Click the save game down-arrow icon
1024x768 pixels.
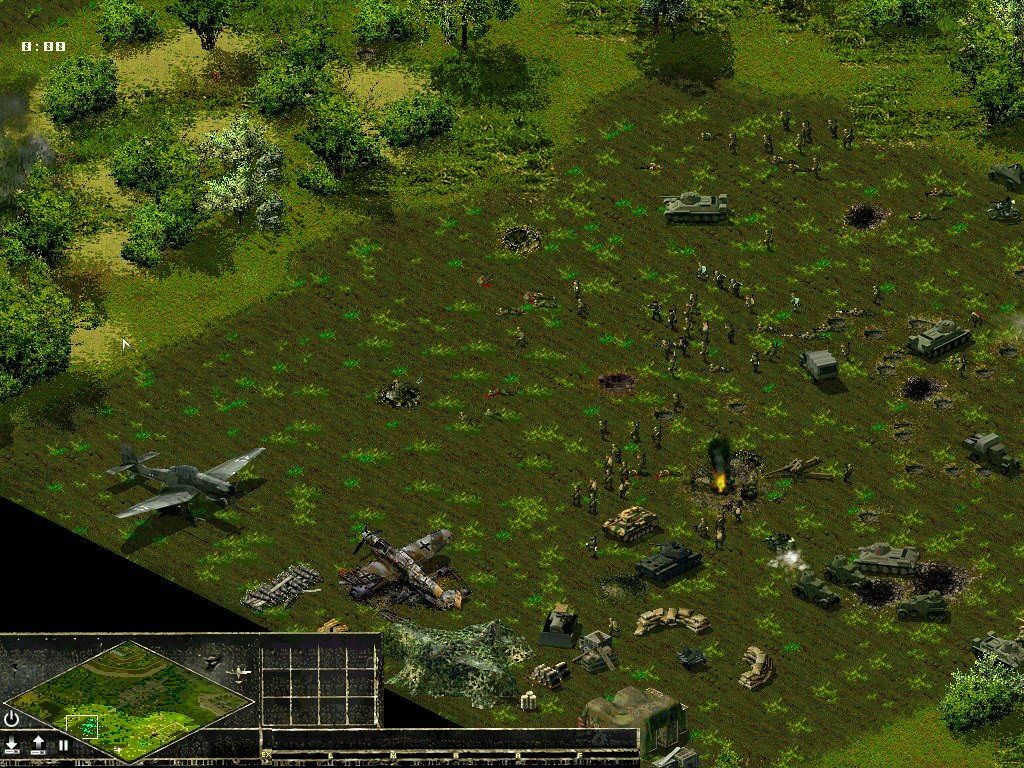click(12, 744)
